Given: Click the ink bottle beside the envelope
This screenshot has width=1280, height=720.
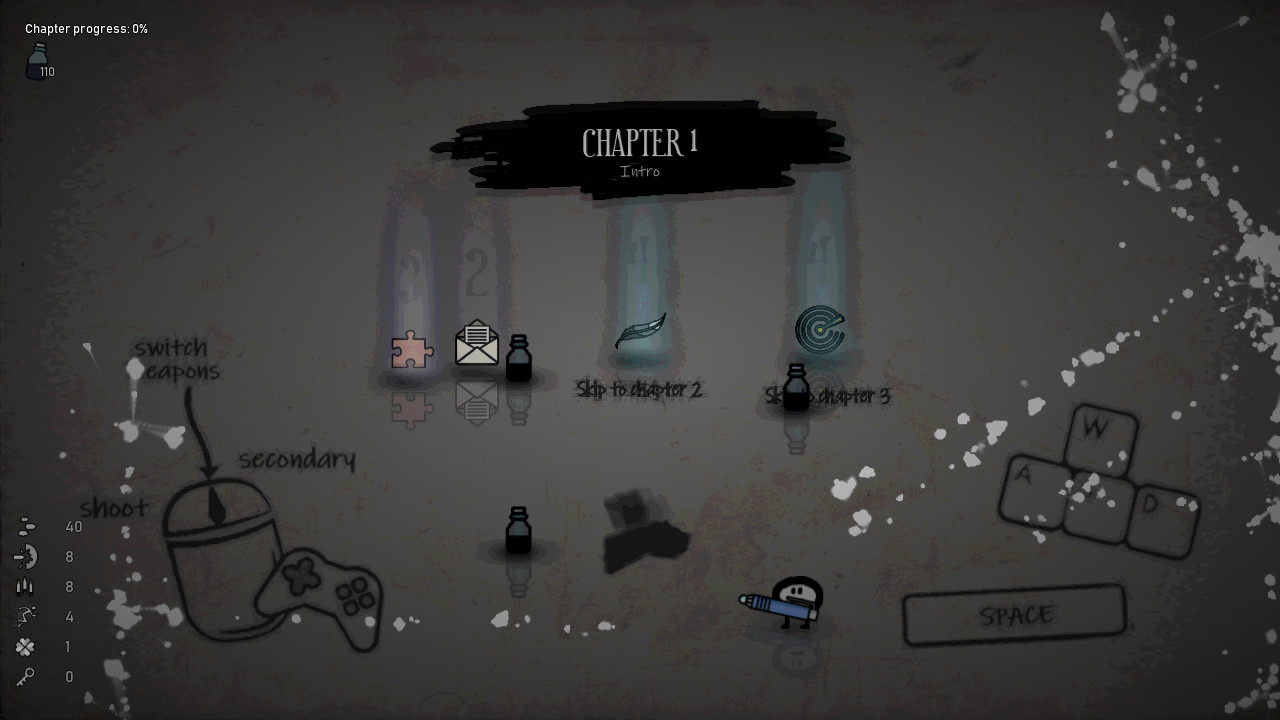Looking at the screenshot, I should pos(517,358).
